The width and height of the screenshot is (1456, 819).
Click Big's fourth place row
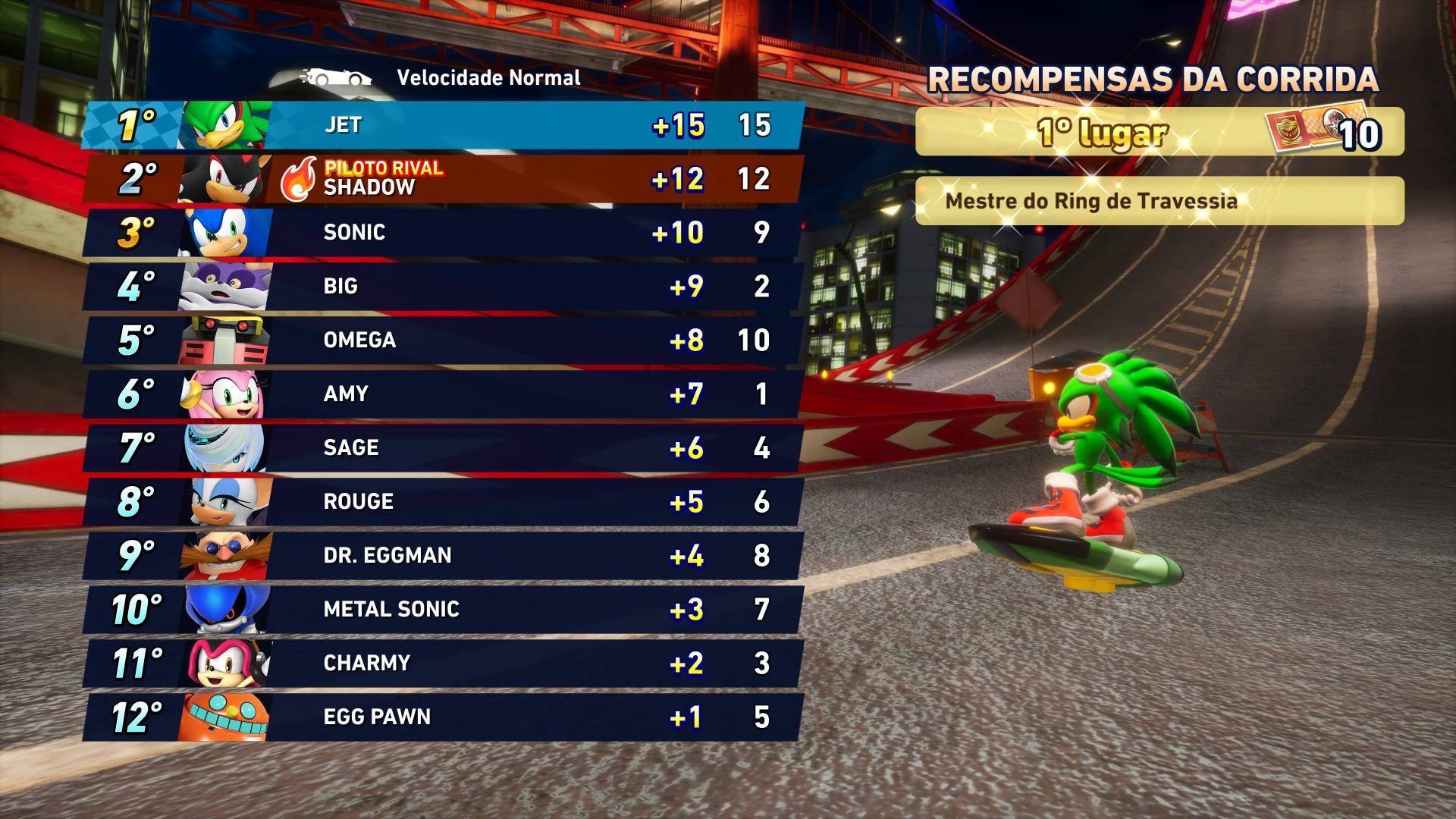click(x=444, y=286)
